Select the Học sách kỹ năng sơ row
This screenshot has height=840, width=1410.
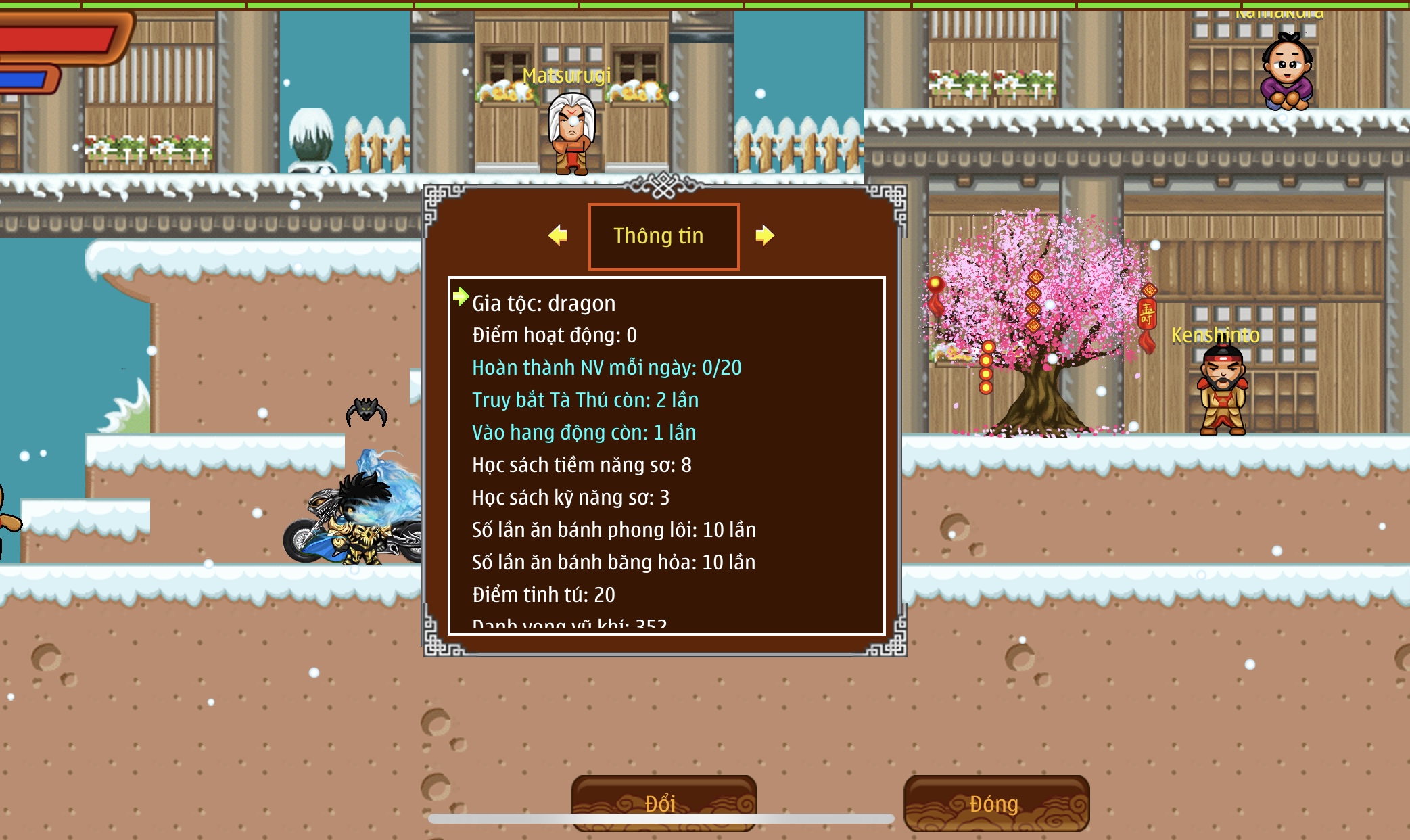(x=570, y=498)
